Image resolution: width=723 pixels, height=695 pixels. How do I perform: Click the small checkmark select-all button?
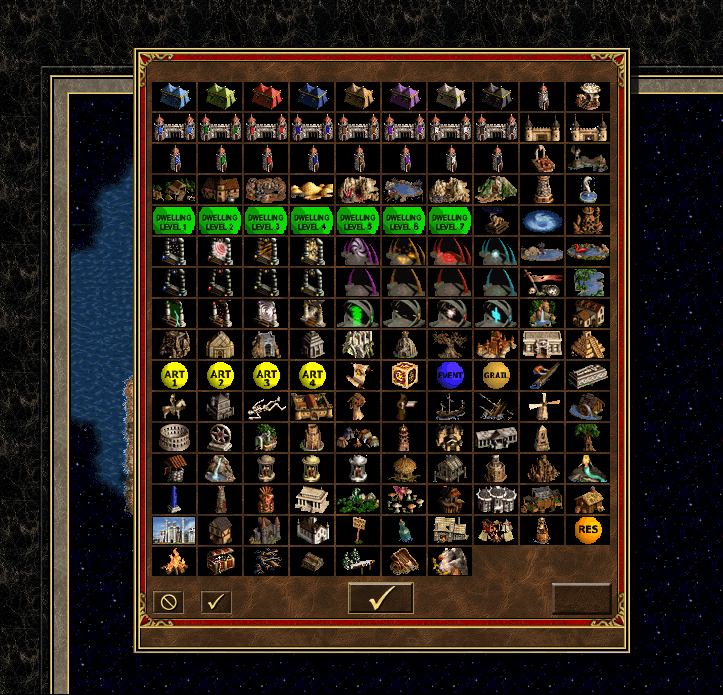[216, 602]
